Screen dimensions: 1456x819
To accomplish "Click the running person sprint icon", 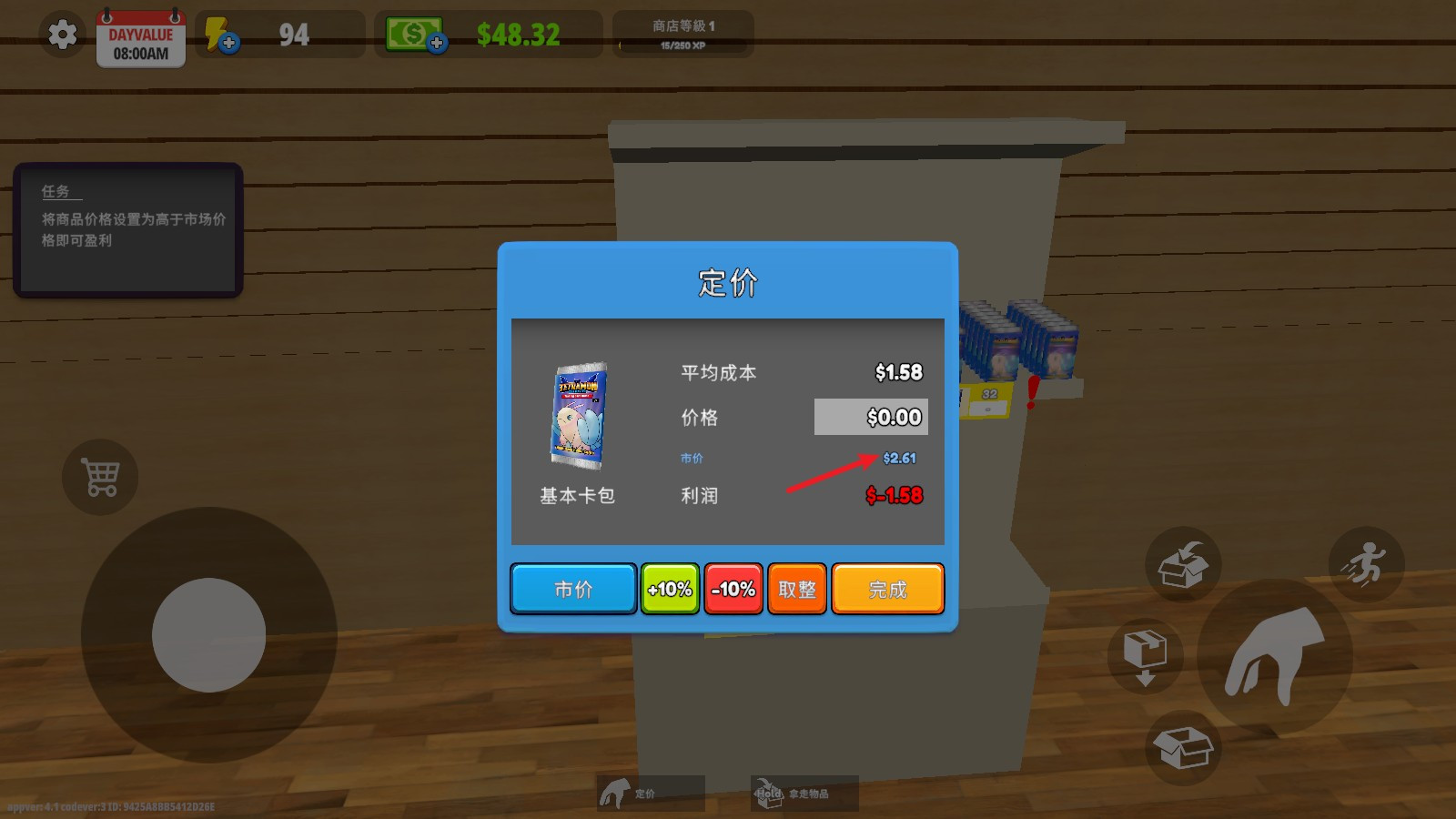I will coord(1367,565).
